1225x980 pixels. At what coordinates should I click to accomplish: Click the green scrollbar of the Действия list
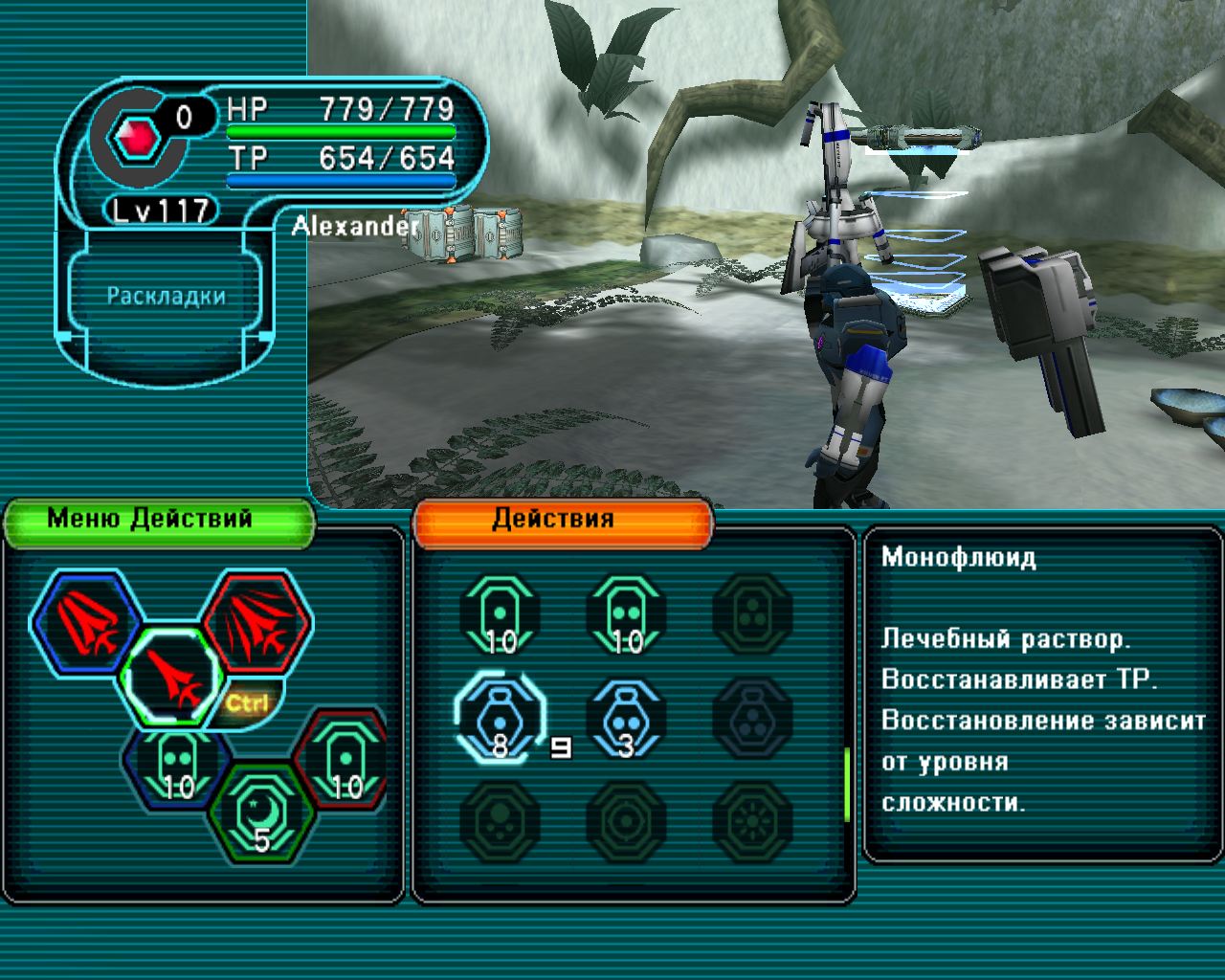point(847,783)
